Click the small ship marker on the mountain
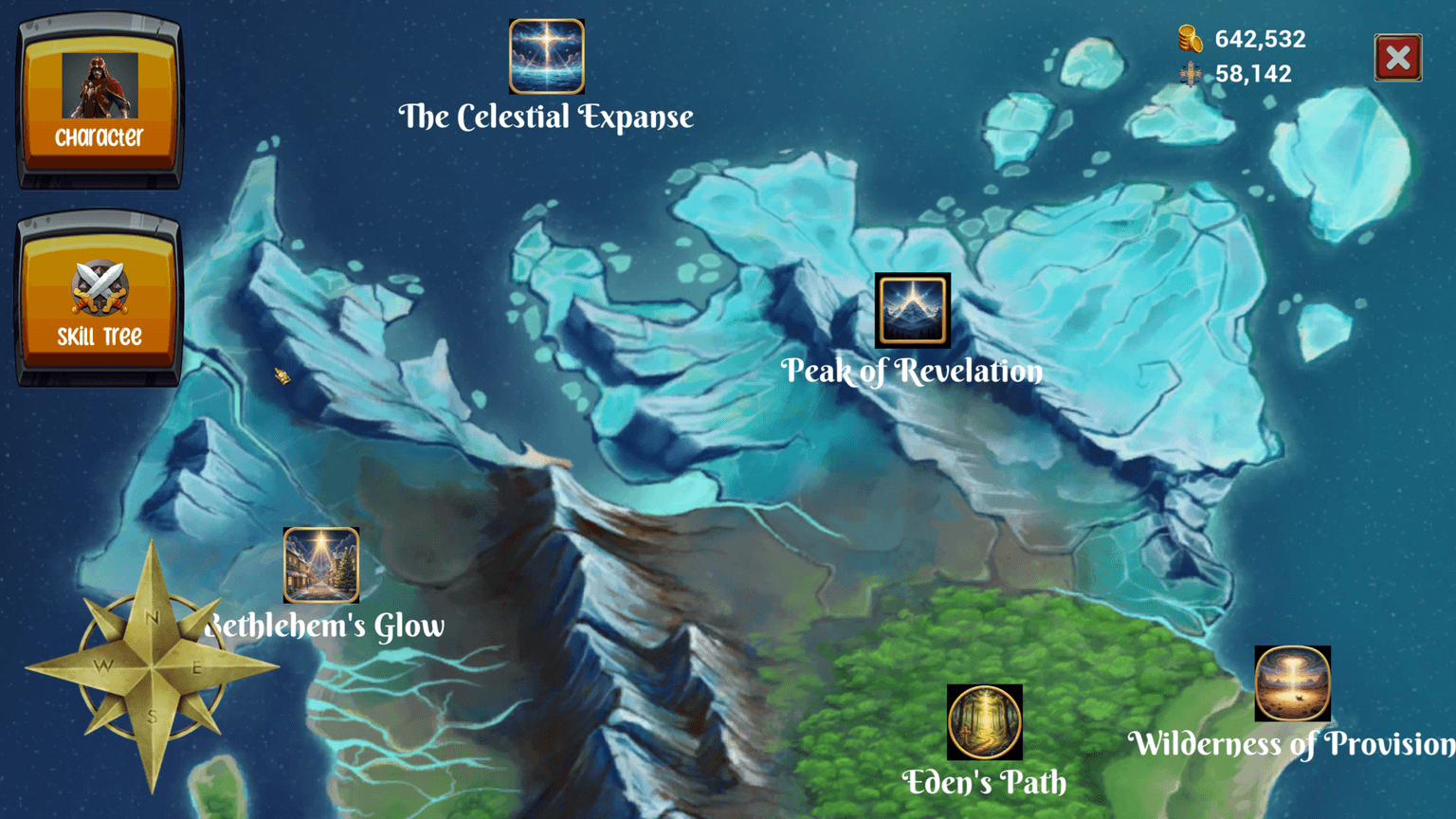 click(282, 377)
